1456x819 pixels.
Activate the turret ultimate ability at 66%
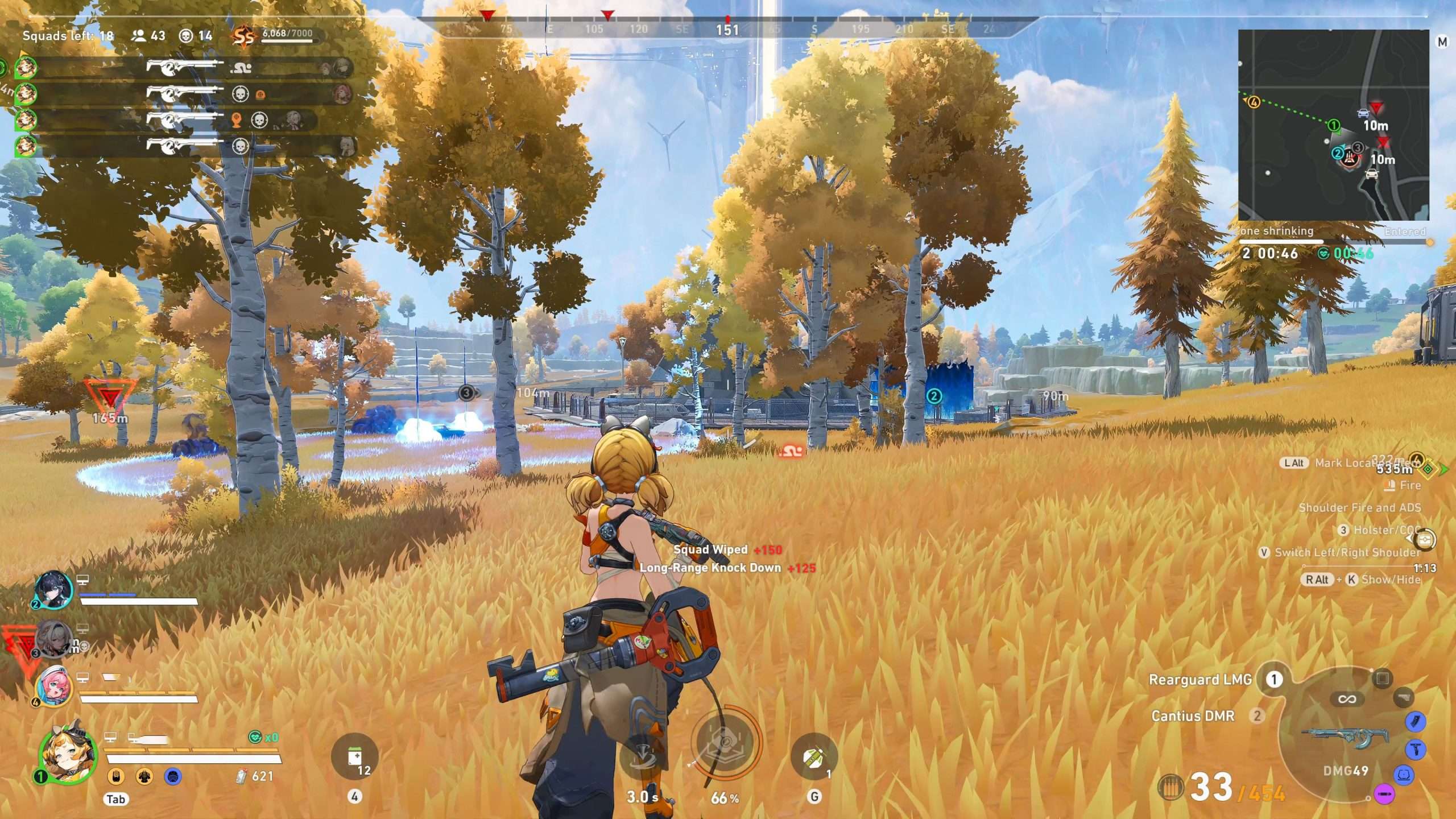[725, 743]
